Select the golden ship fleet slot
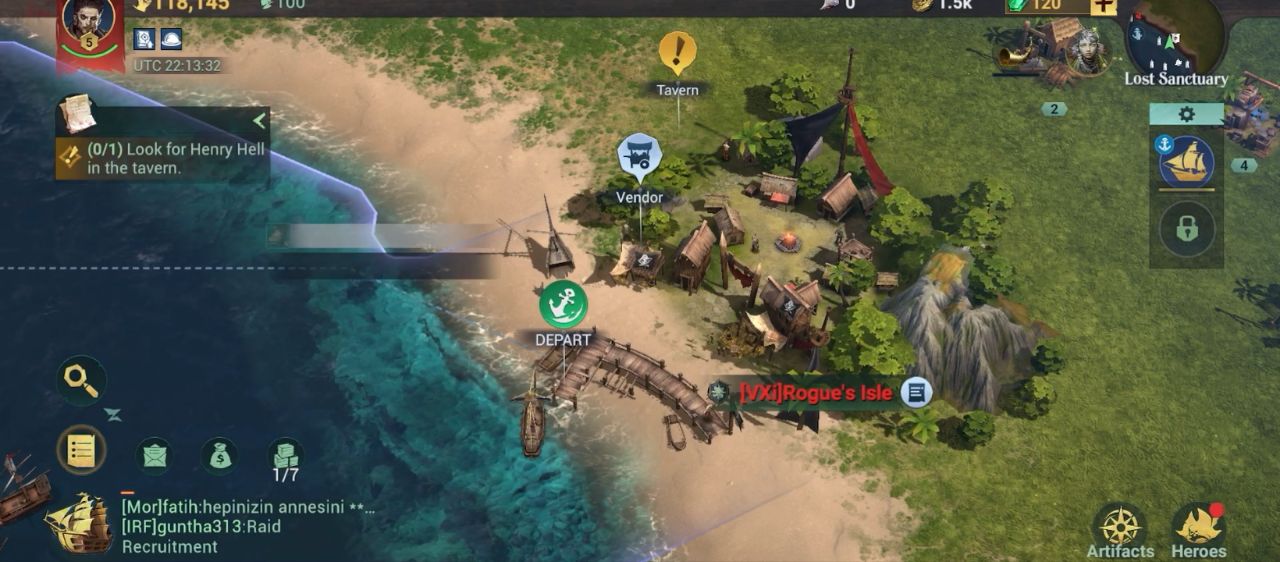The image size is (1280, 562). click(x=1186, y=162)
